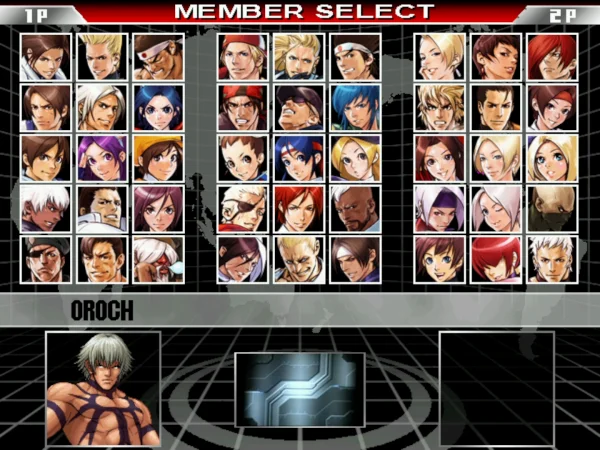
Task: Select Ralf in the red bandana
Action: pos(242,106)
